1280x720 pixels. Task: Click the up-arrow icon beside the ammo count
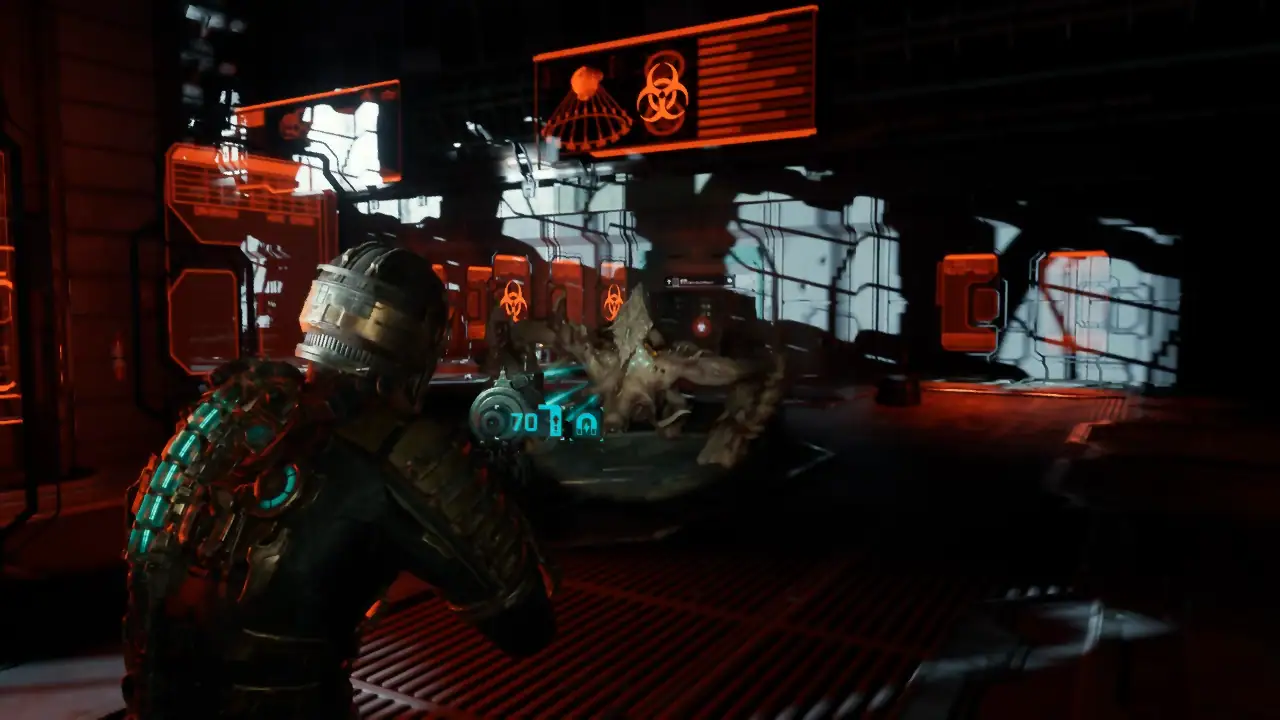click(x=555, y=421)
